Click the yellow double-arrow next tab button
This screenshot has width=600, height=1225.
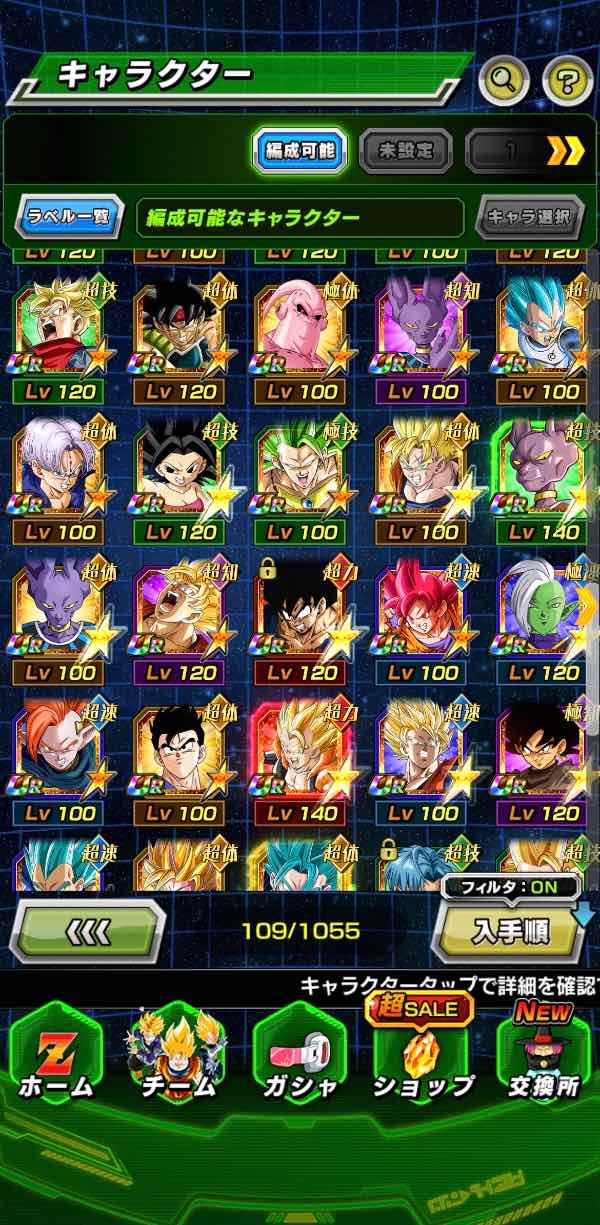[565, 152]
